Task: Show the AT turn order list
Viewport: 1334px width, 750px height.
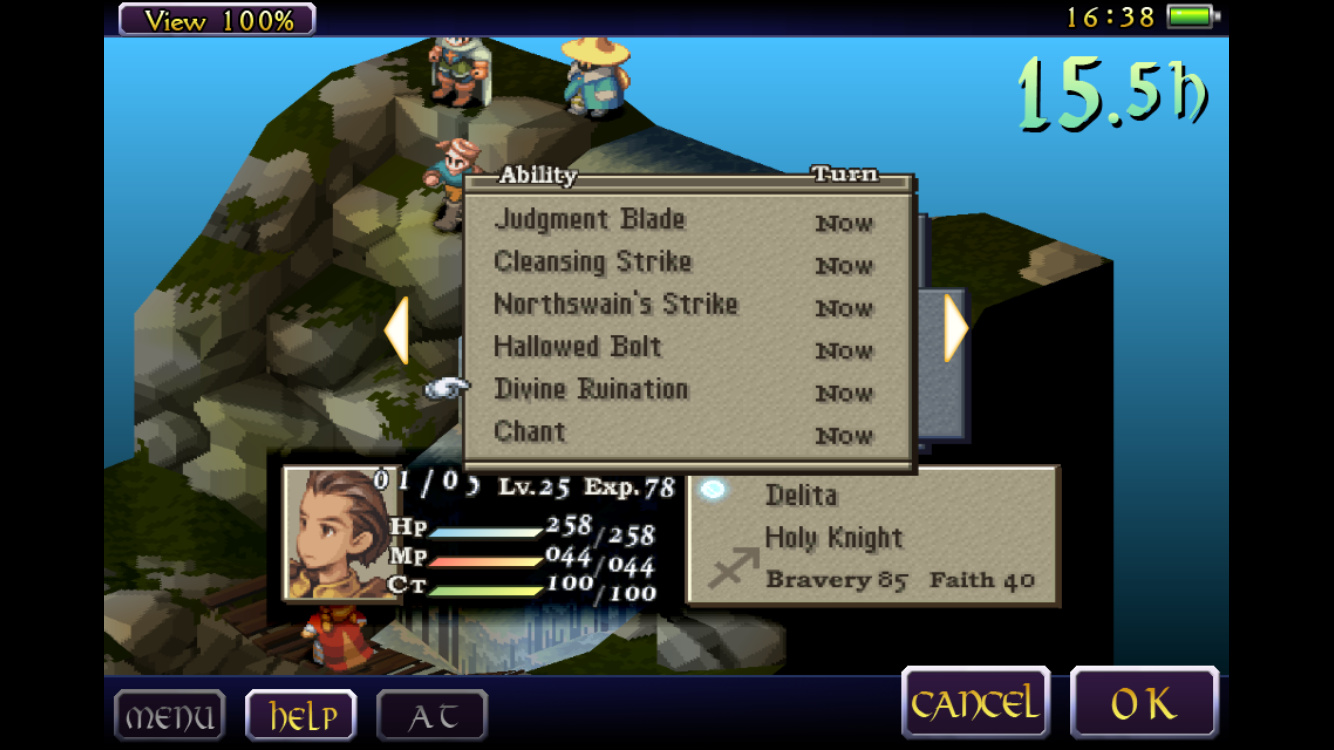Action: (x=432, y=716)
